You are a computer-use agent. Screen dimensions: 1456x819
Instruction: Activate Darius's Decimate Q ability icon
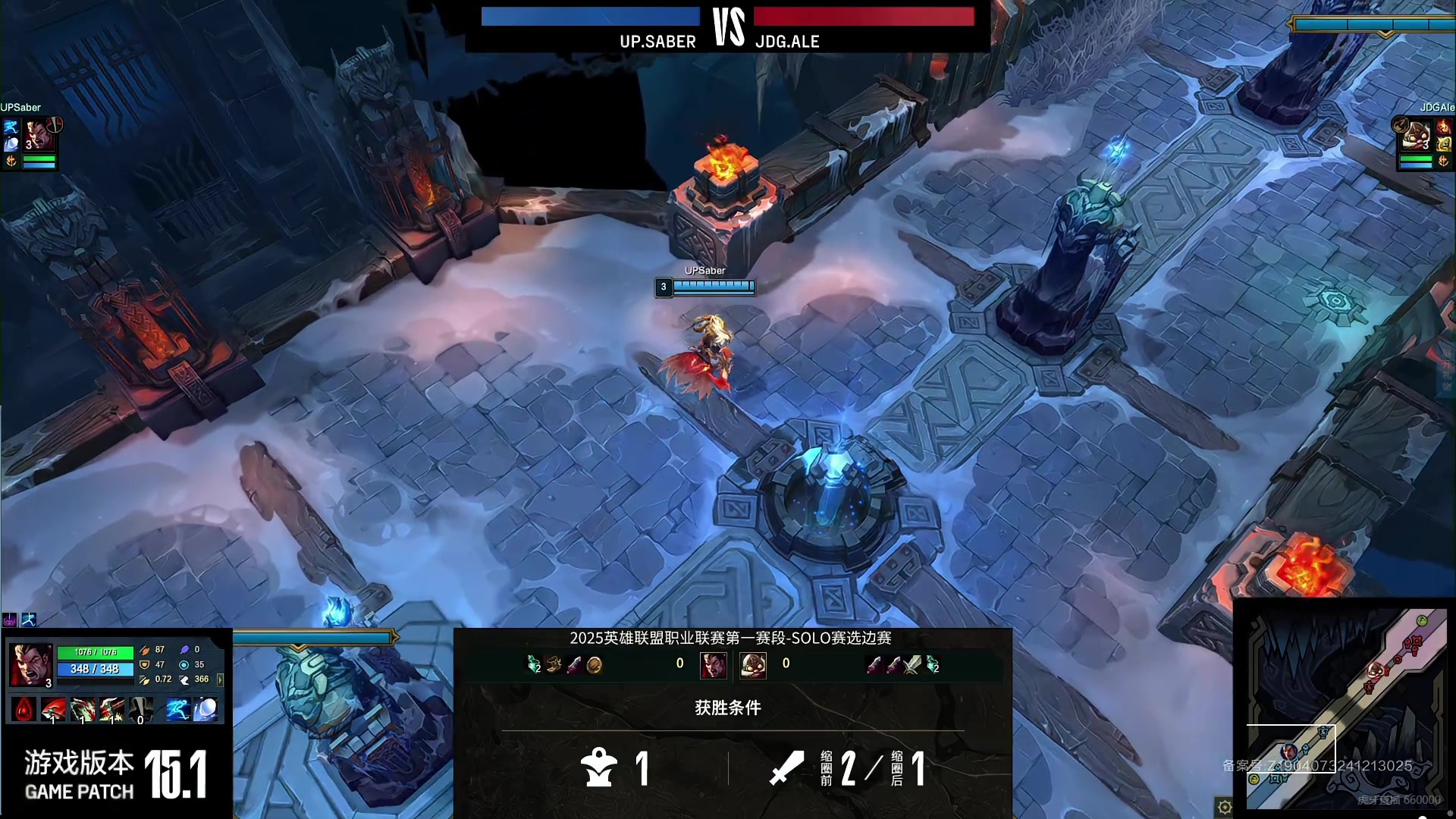[54, 710]
